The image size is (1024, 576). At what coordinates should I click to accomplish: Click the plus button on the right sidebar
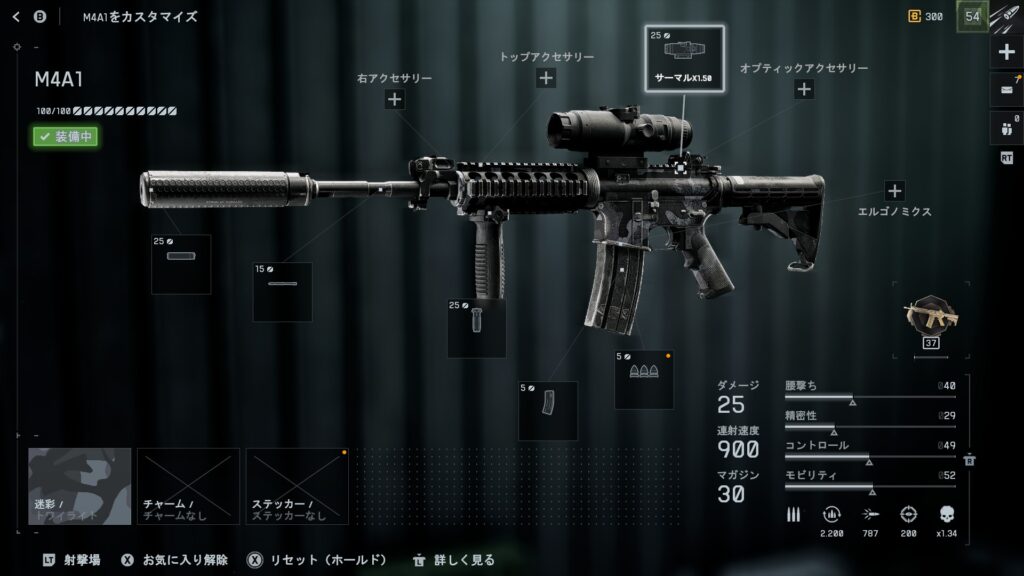point(1006,52)
